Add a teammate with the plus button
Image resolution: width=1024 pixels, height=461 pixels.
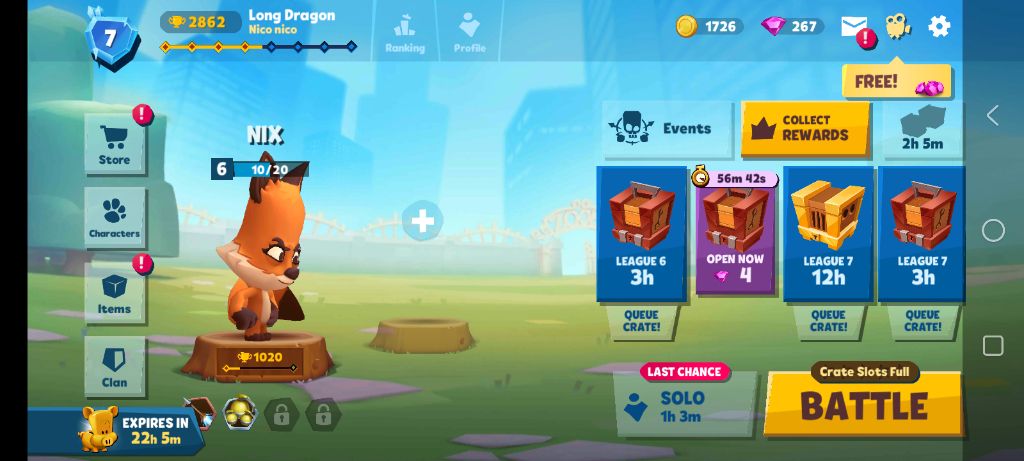tap(422, 220)
